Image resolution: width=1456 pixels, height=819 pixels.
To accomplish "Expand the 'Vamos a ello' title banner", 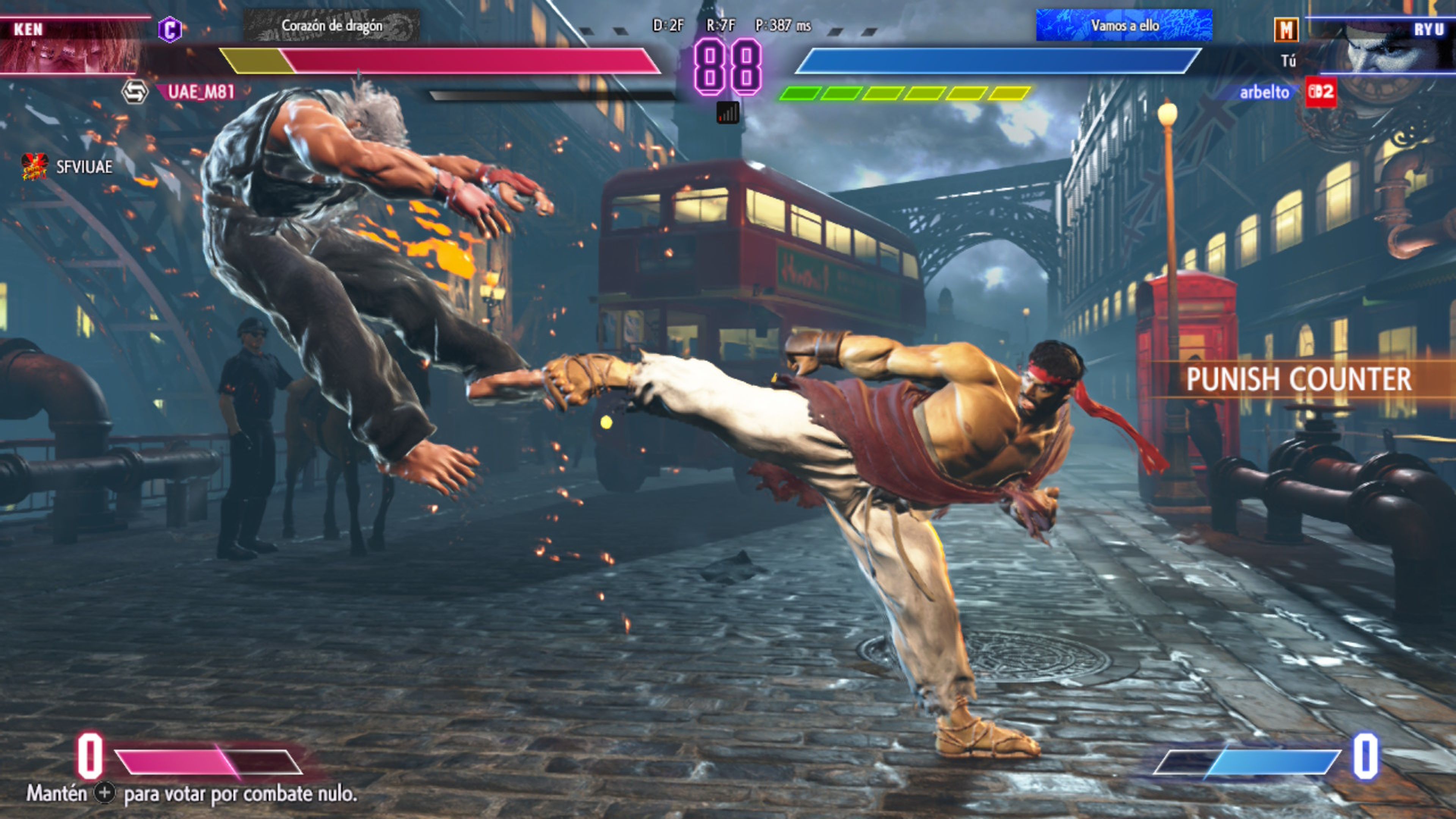I will click(x=1127, y=25).
